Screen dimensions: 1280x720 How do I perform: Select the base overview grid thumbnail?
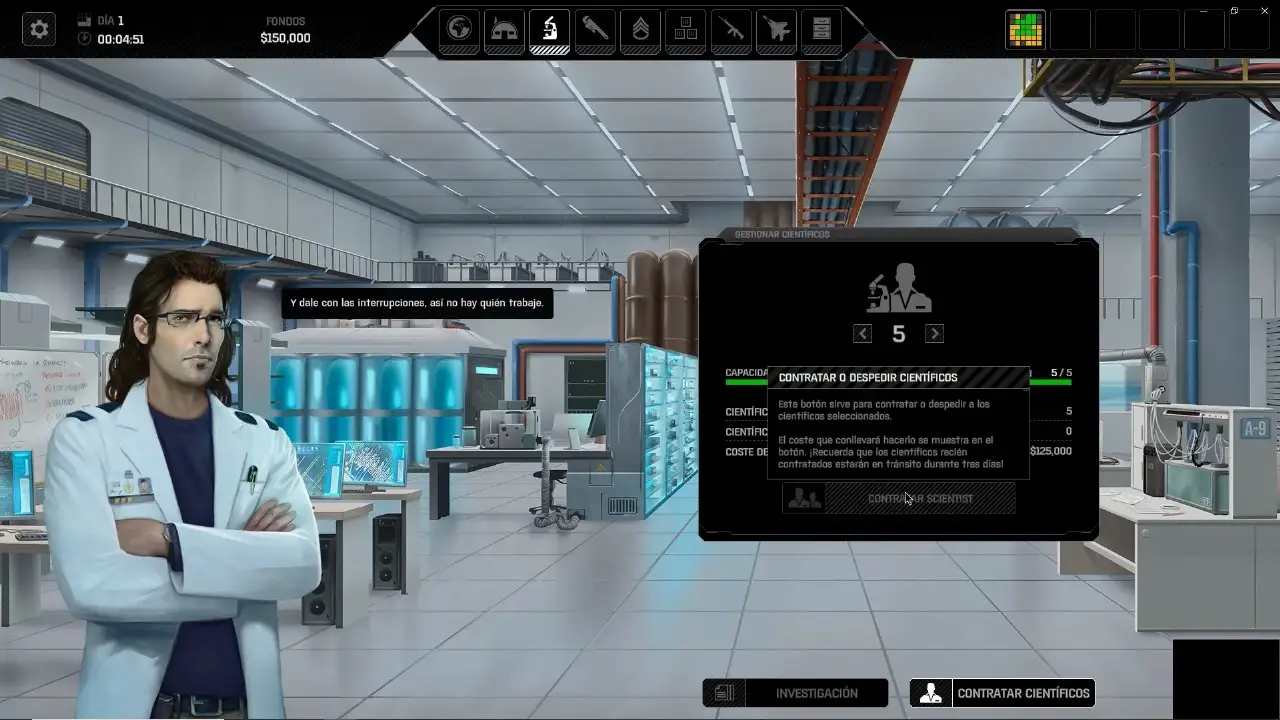pos(1026,29)
